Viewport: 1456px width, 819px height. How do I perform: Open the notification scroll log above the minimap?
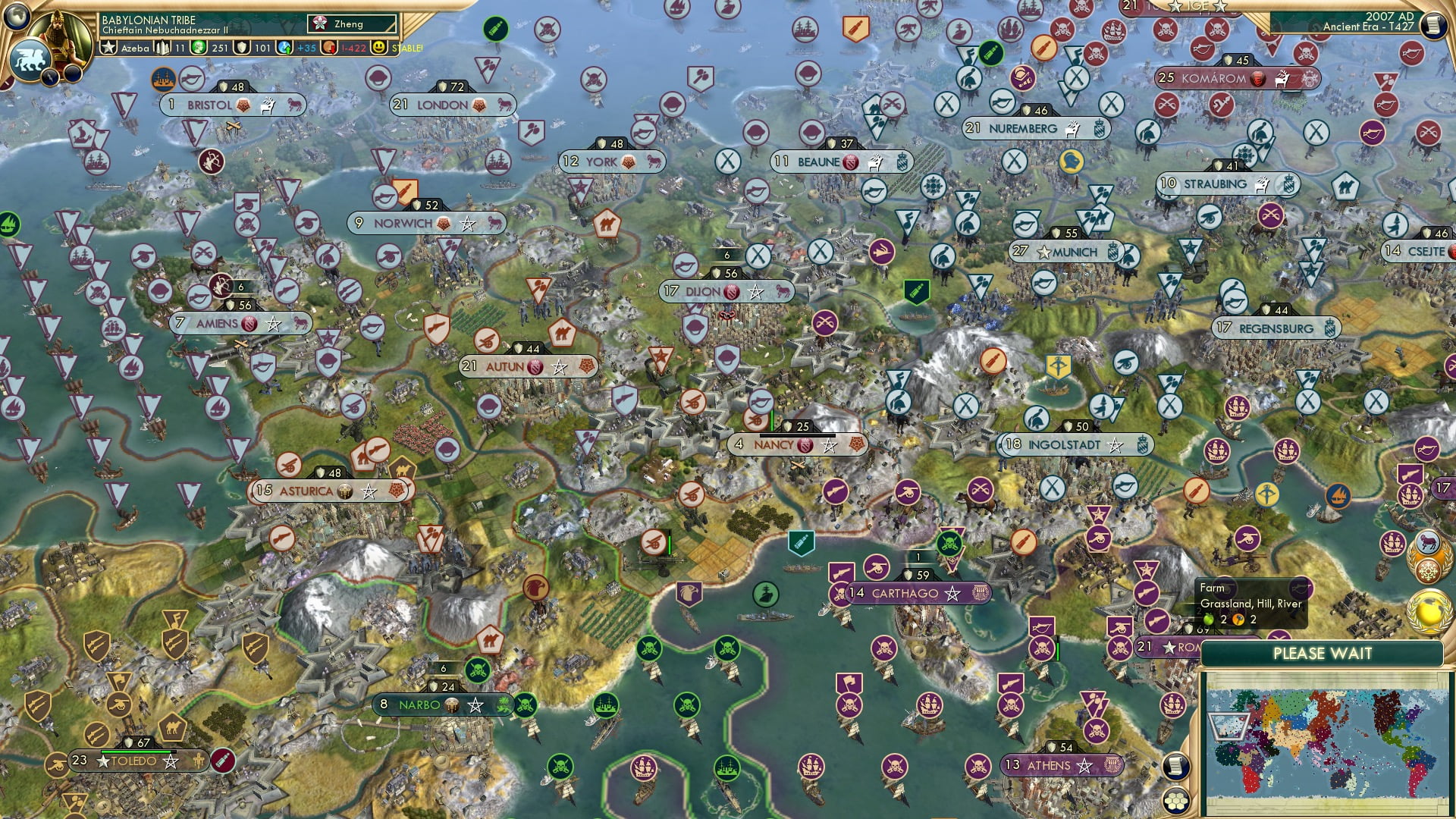[x=1174, y=767]
